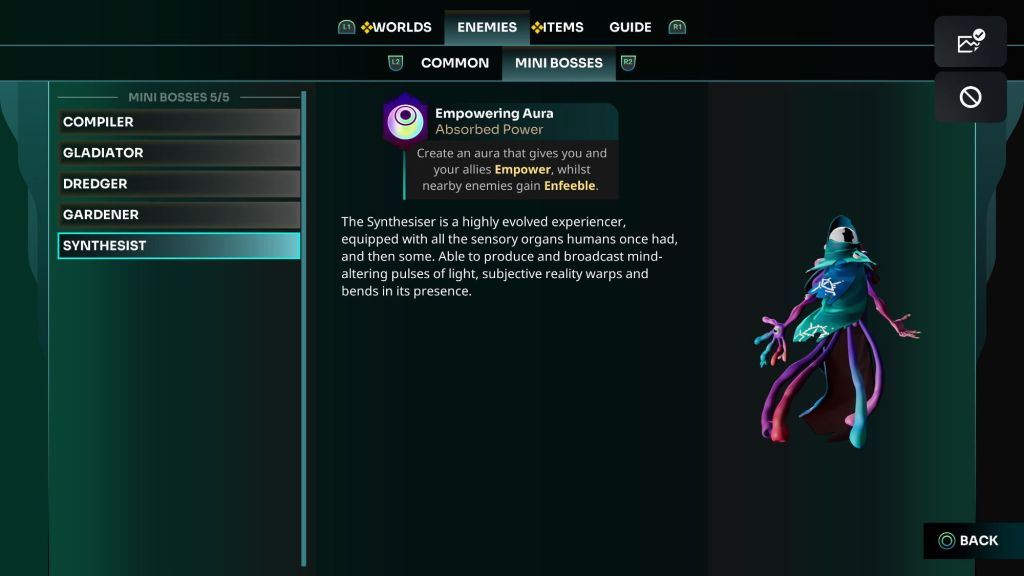
Task: Click the Back button
Action: [x=968, y=541]
